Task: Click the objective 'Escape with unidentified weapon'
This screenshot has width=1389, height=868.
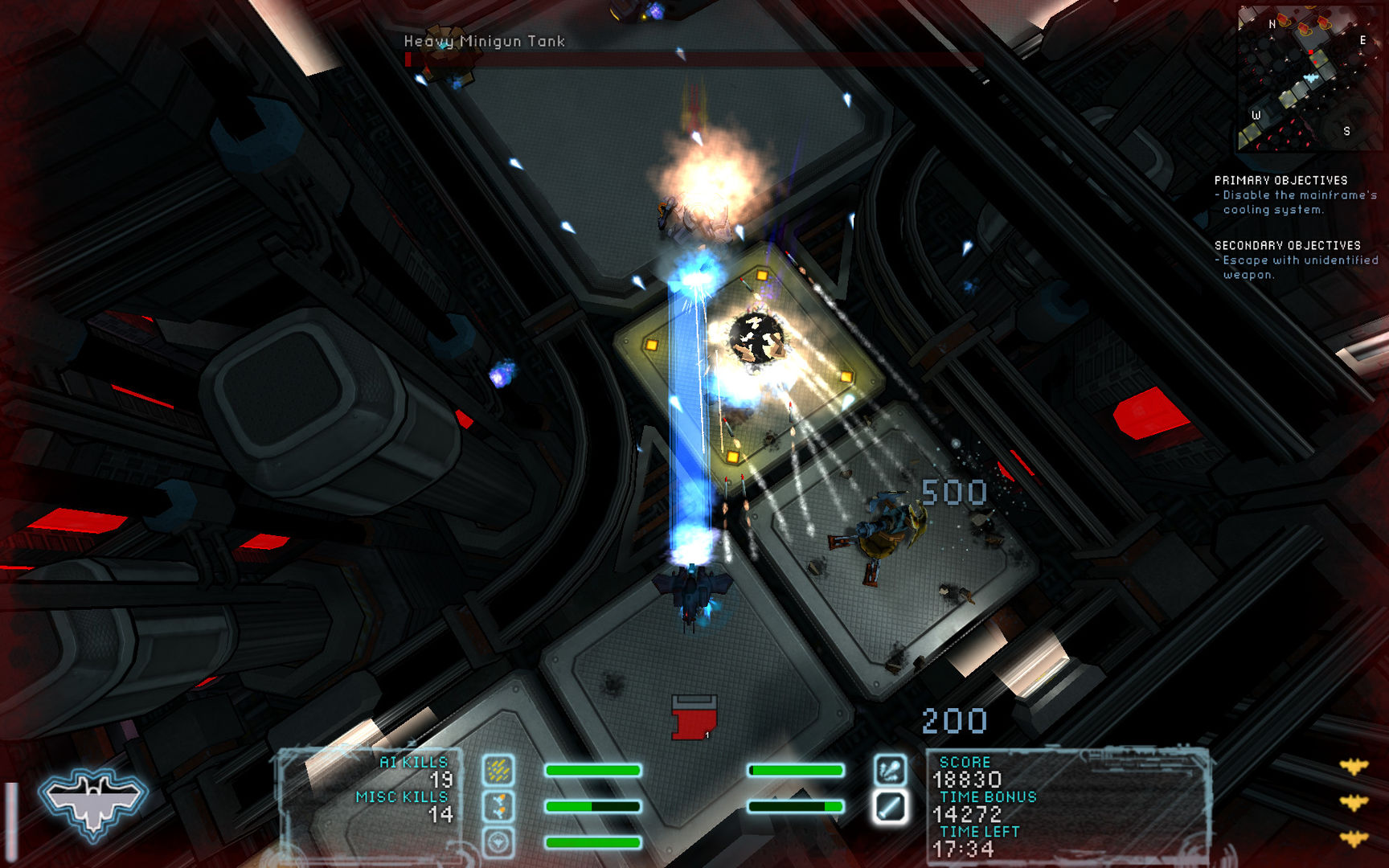Action: click(x=1297, y=267)
